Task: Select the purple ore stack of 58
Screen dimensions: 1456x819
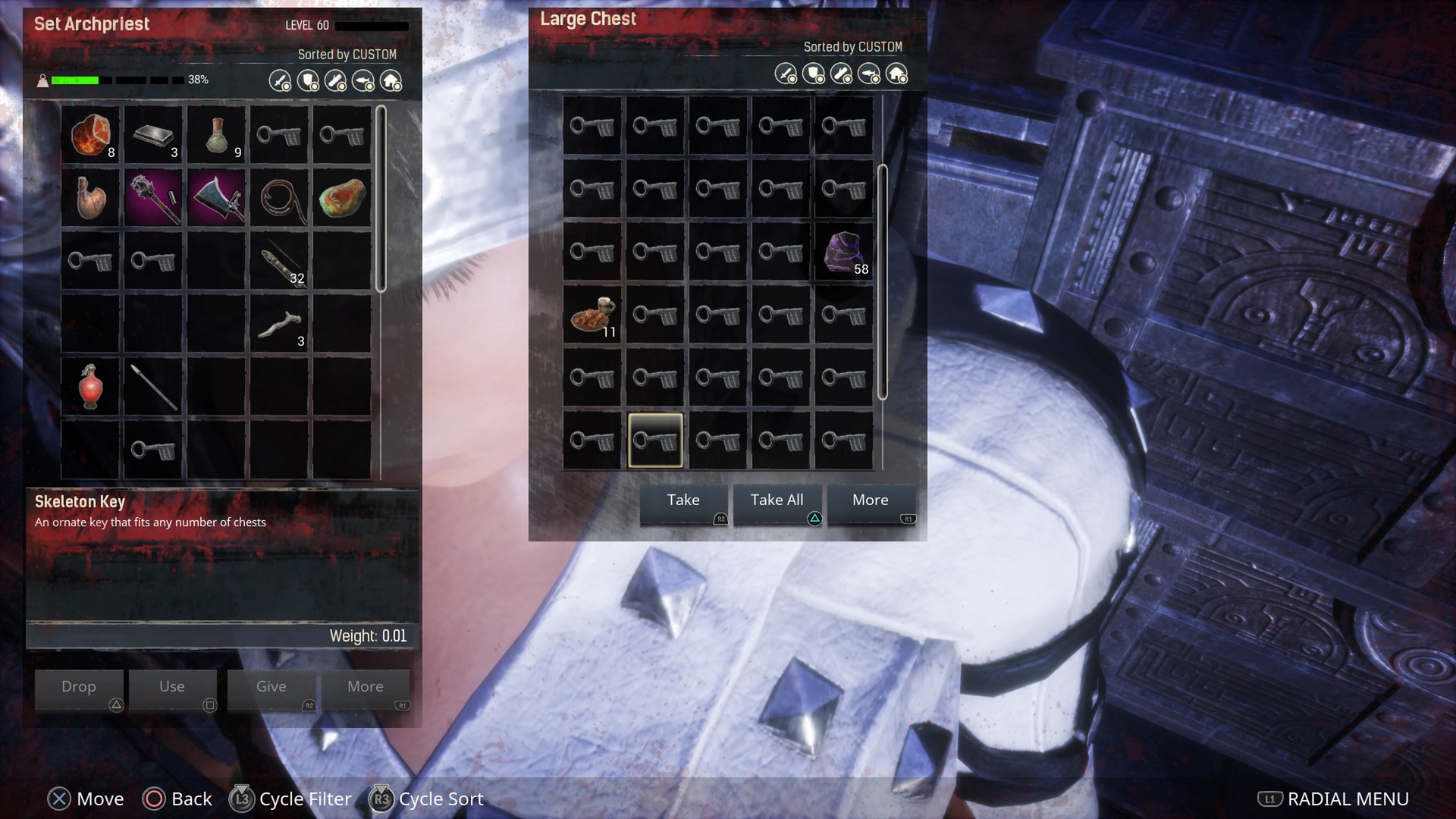Action: pyautogui.click(x=844, y=253)
